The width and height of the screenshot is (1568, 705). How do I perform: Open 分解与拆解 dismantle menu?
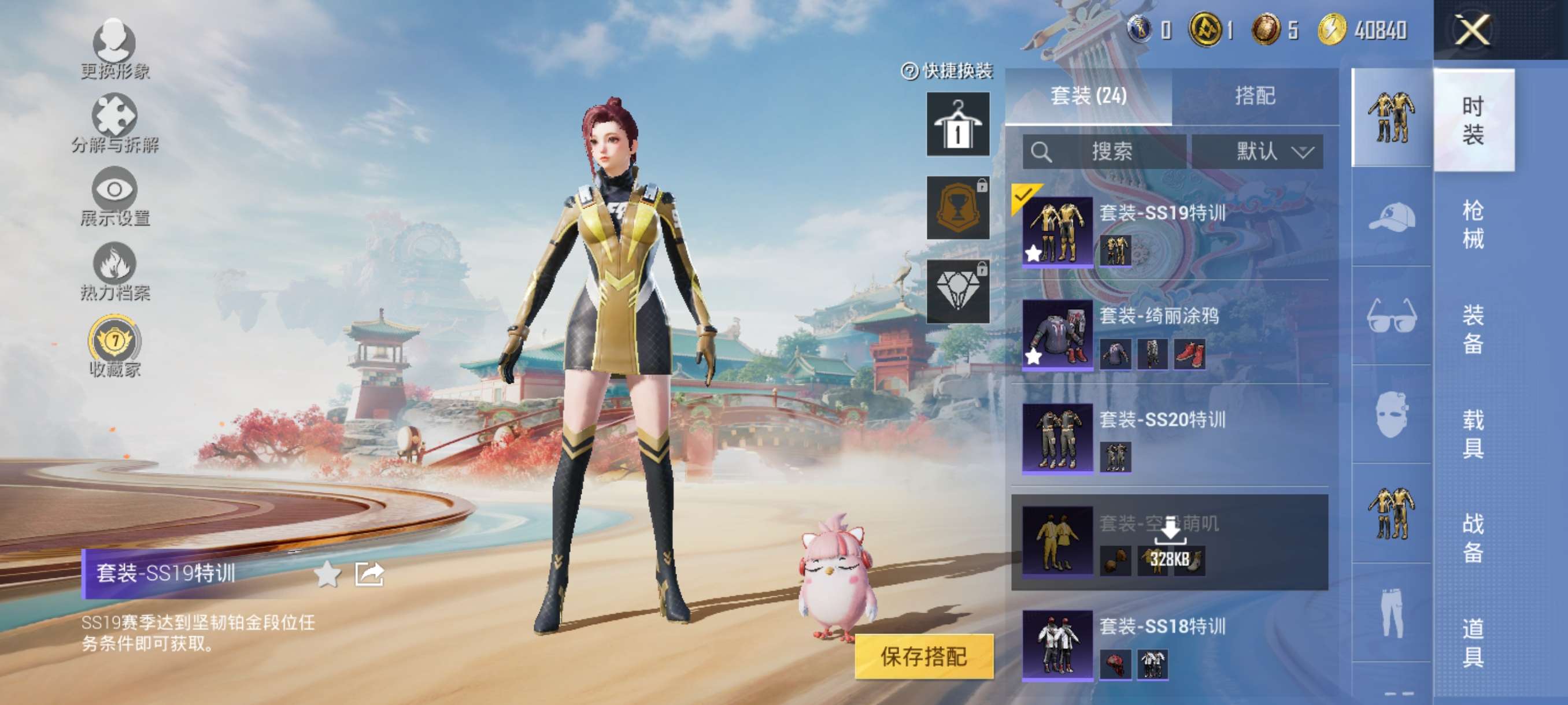coord(114,123)
